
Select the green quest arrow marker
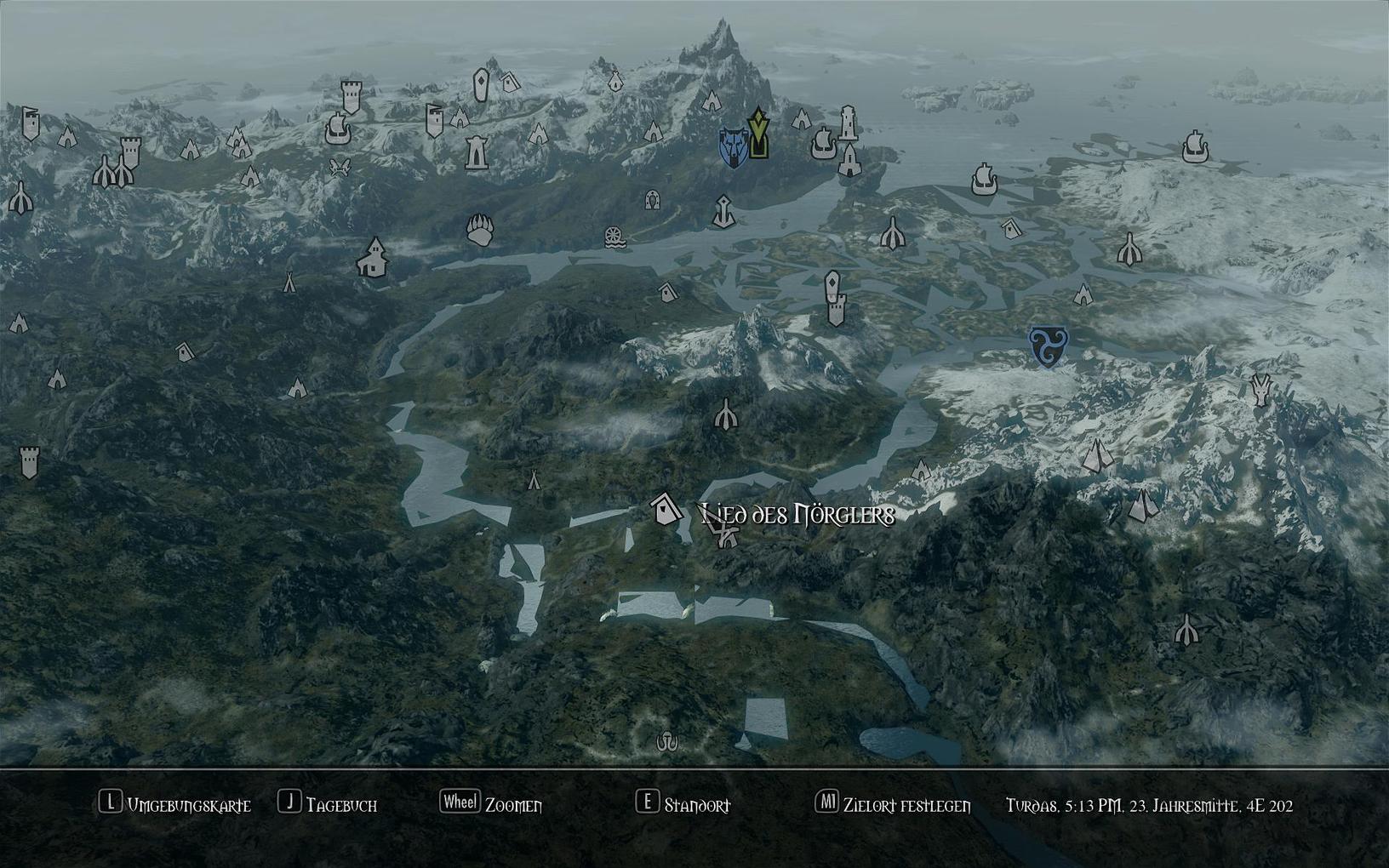point(757,134)
